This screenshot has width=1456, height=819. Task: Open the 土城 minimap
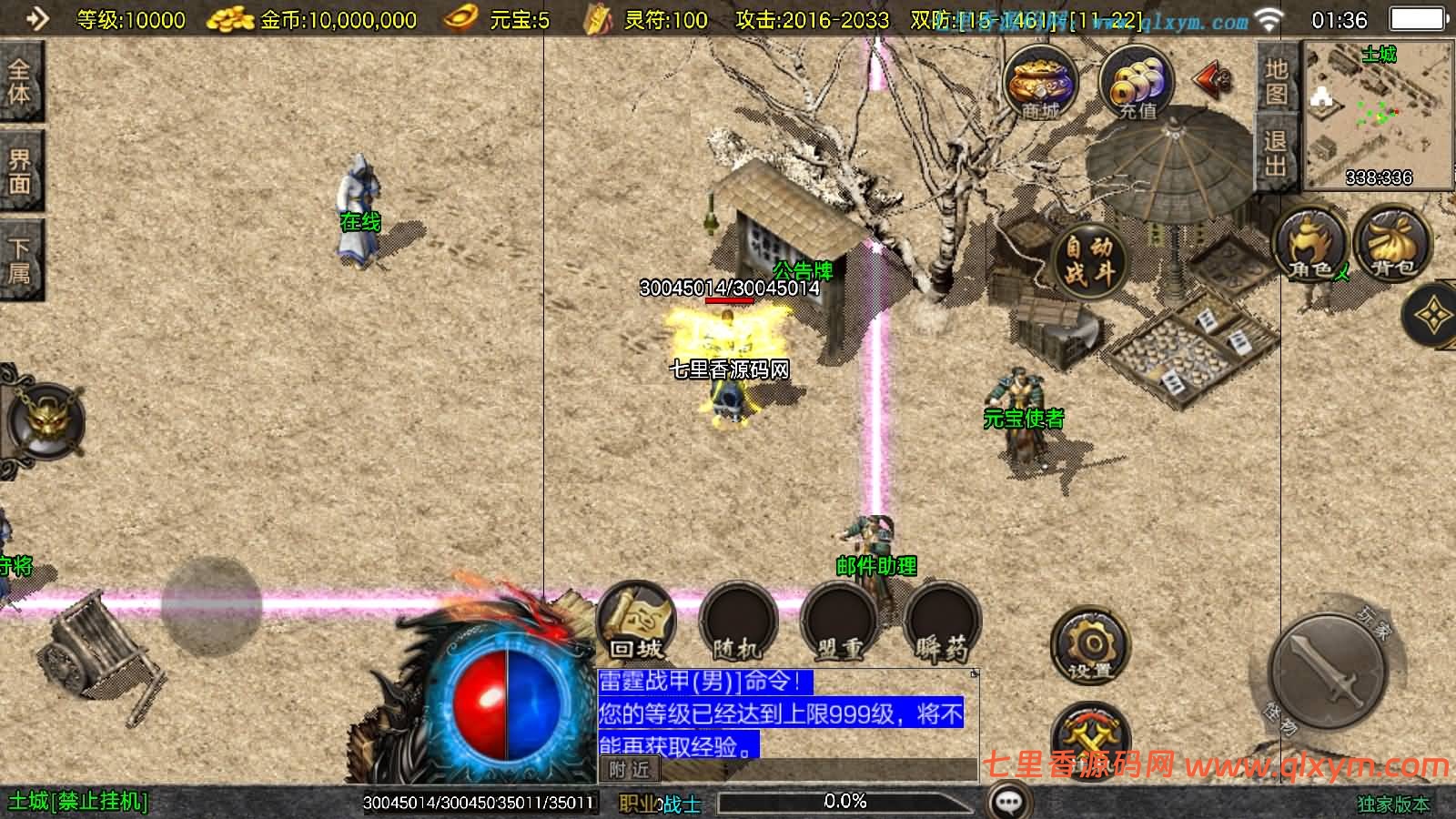point(1378,114)
